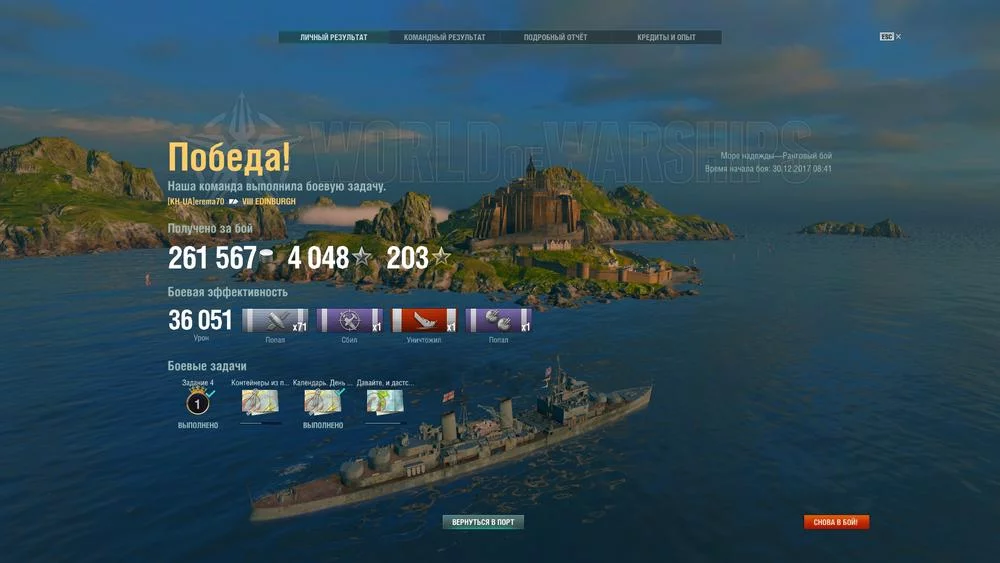Click the Вернуться в порт button

click(483, 522)
